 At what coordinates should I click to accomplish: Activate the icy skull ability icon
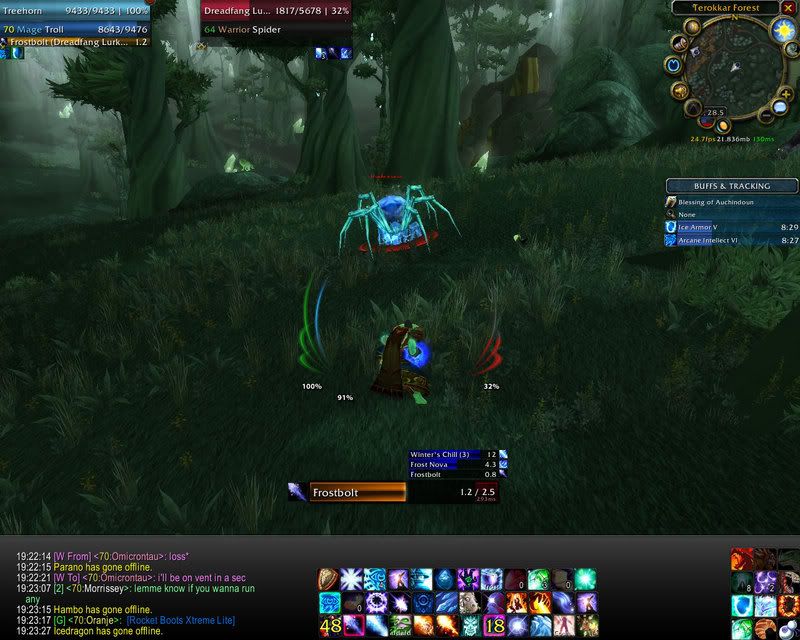tap(470, 626)
